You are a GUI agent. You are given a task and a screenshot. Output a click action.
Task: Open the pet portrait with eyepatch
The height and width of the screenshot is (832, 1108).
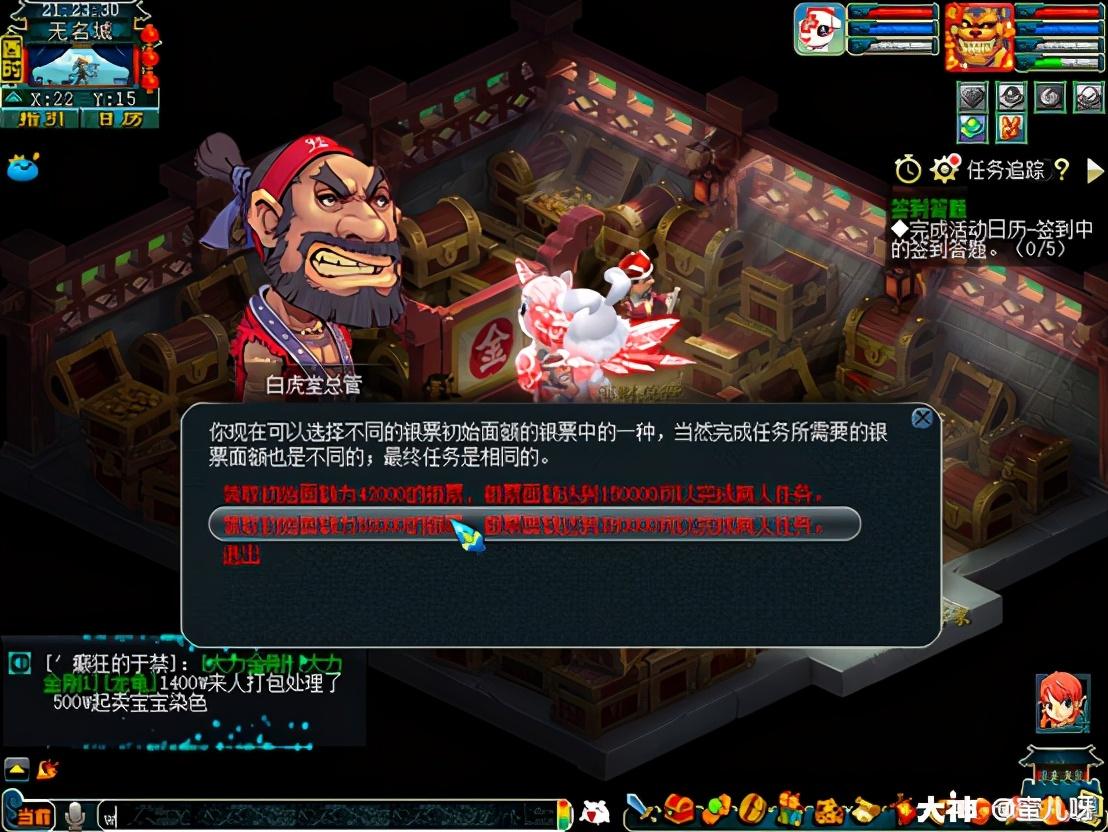tap(819, 30)
